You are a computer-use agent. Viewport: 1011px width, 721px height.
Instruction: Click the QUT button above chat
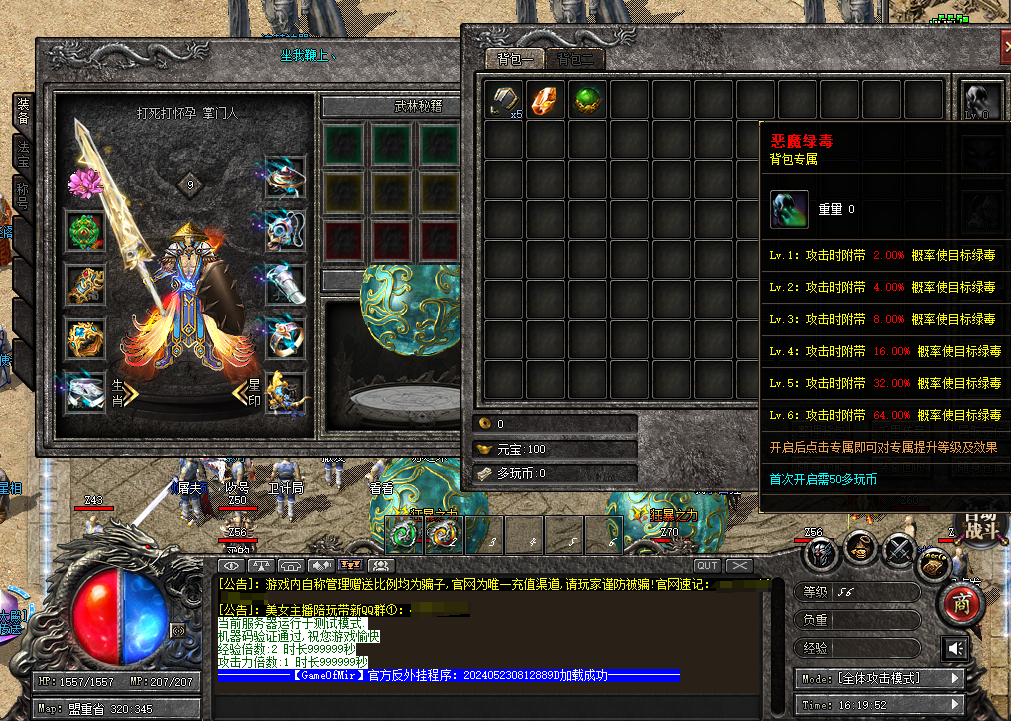click(x=707, y=566)
